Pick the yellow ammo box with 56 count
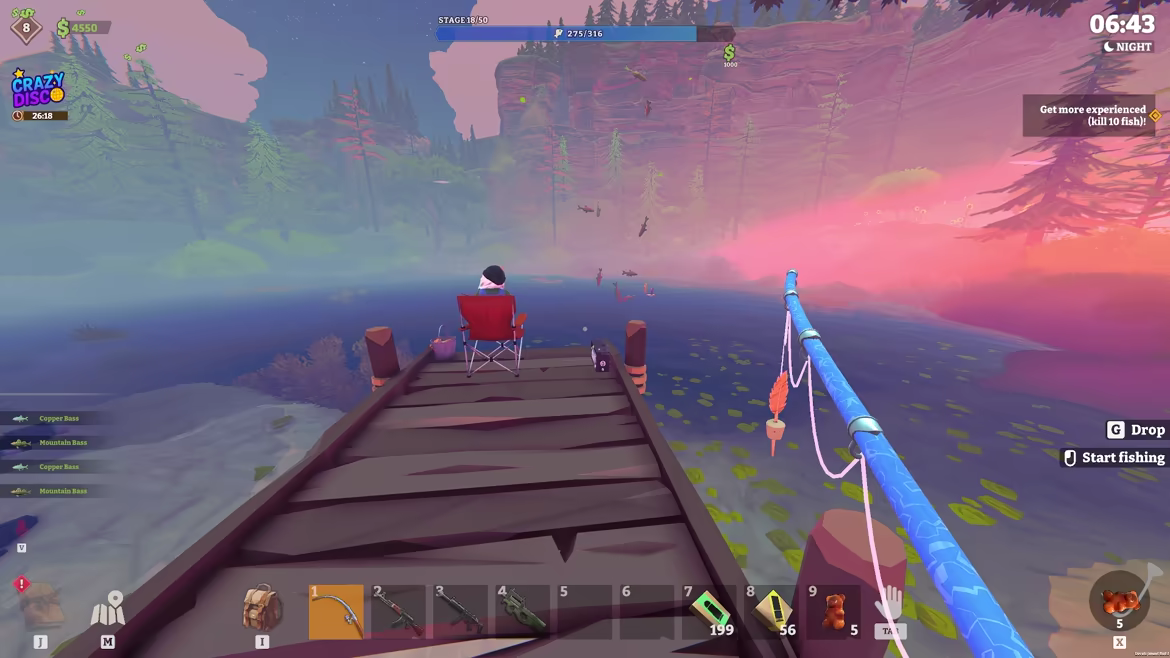Image resolution: width=1170 pixels, height=658 pixels. [x=772, y=611]
